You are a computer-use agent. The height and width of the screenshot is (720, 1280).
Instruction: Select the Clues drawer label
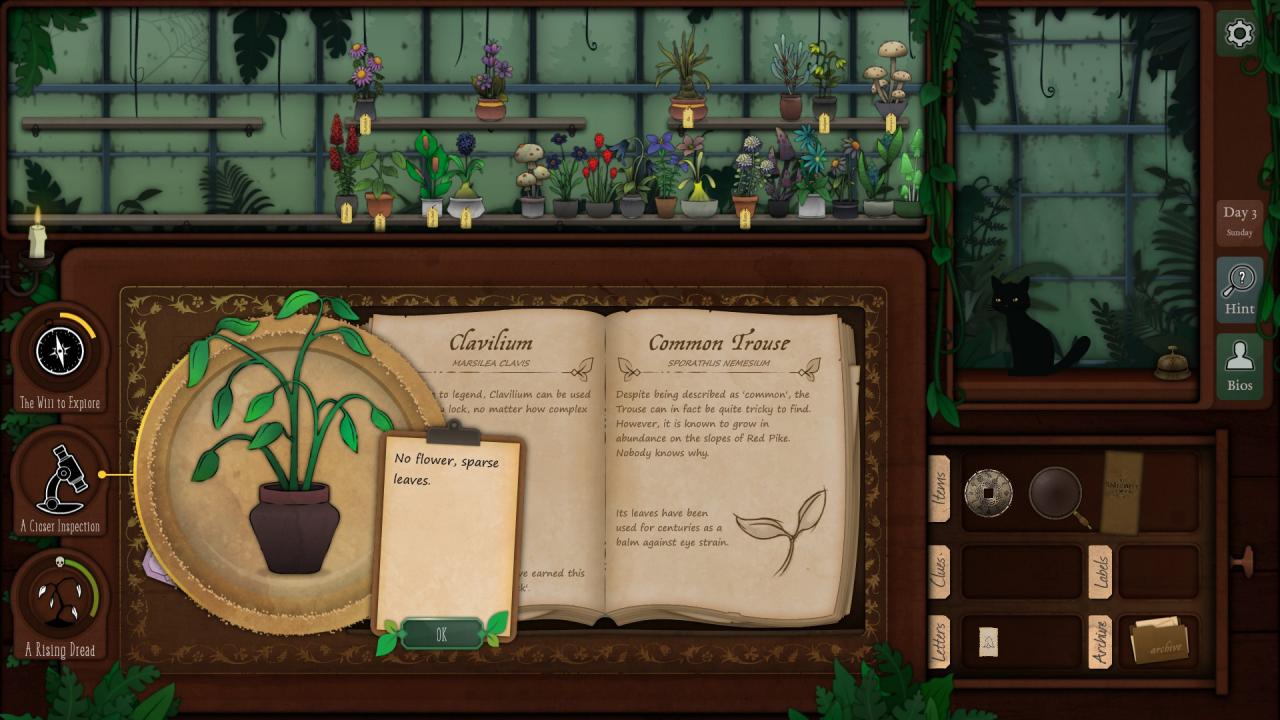939,571
